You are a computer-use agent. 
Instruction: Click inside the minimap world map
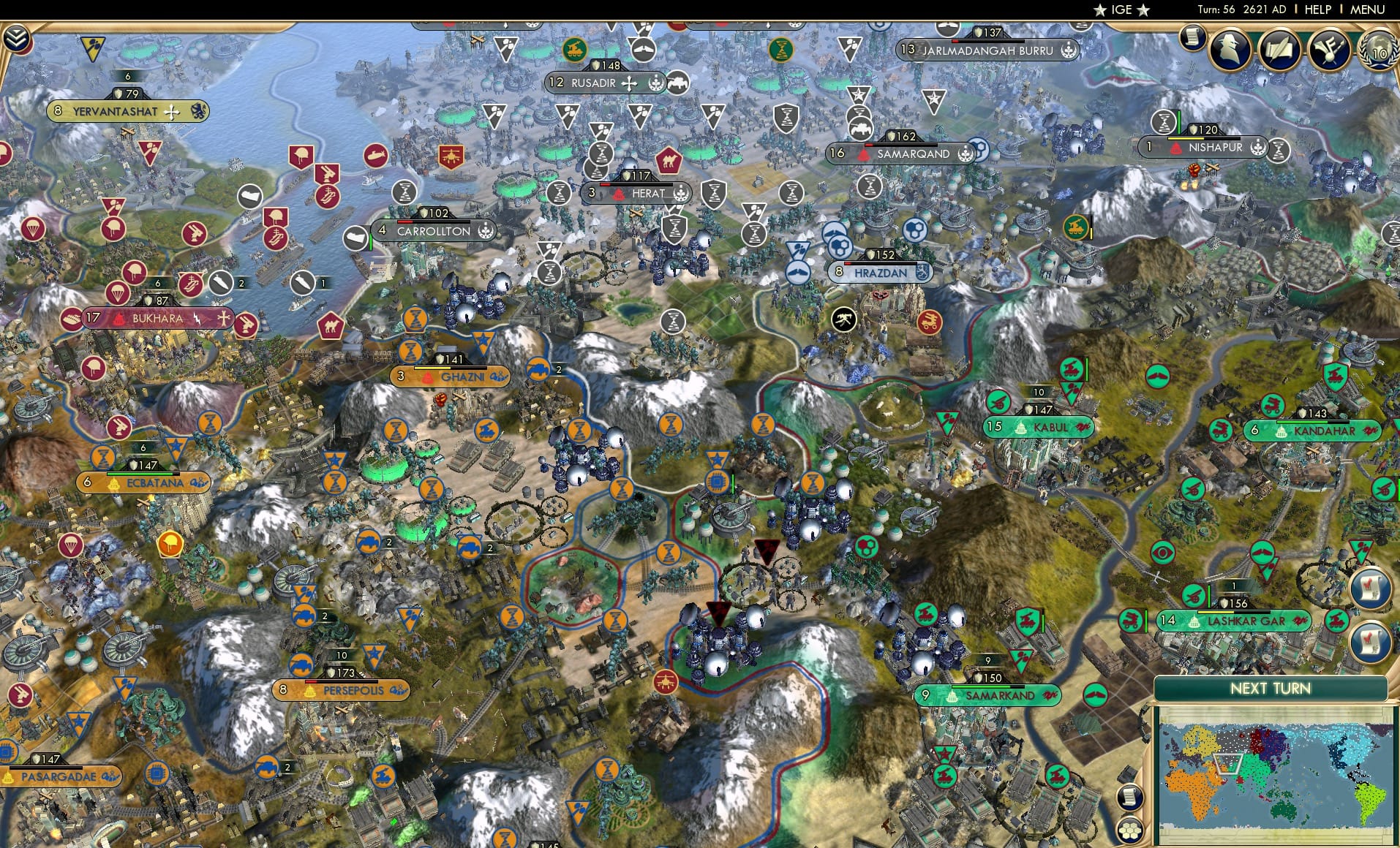coord(1273,775)
